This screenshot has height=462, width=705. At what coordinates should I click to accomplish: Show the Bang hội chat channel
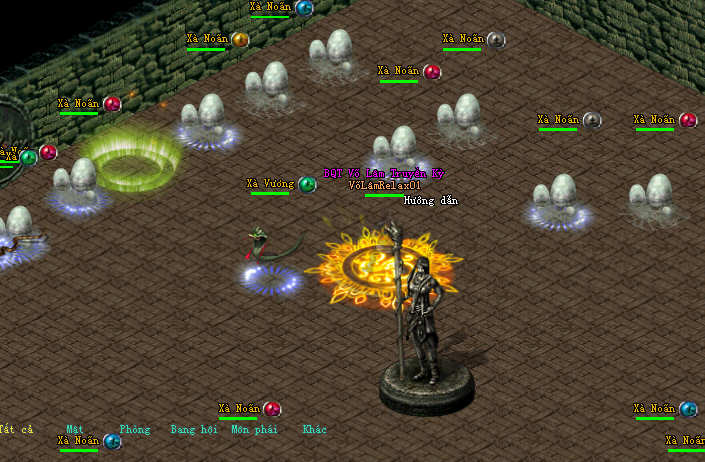click(x=193, y=430)
